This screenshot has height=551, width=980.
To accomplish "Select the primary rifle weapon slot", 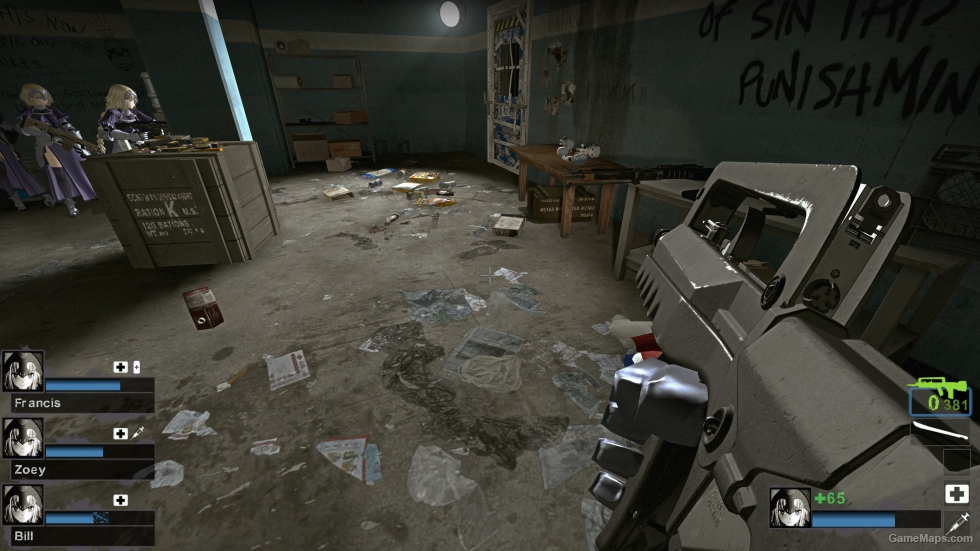I will 940,398.
